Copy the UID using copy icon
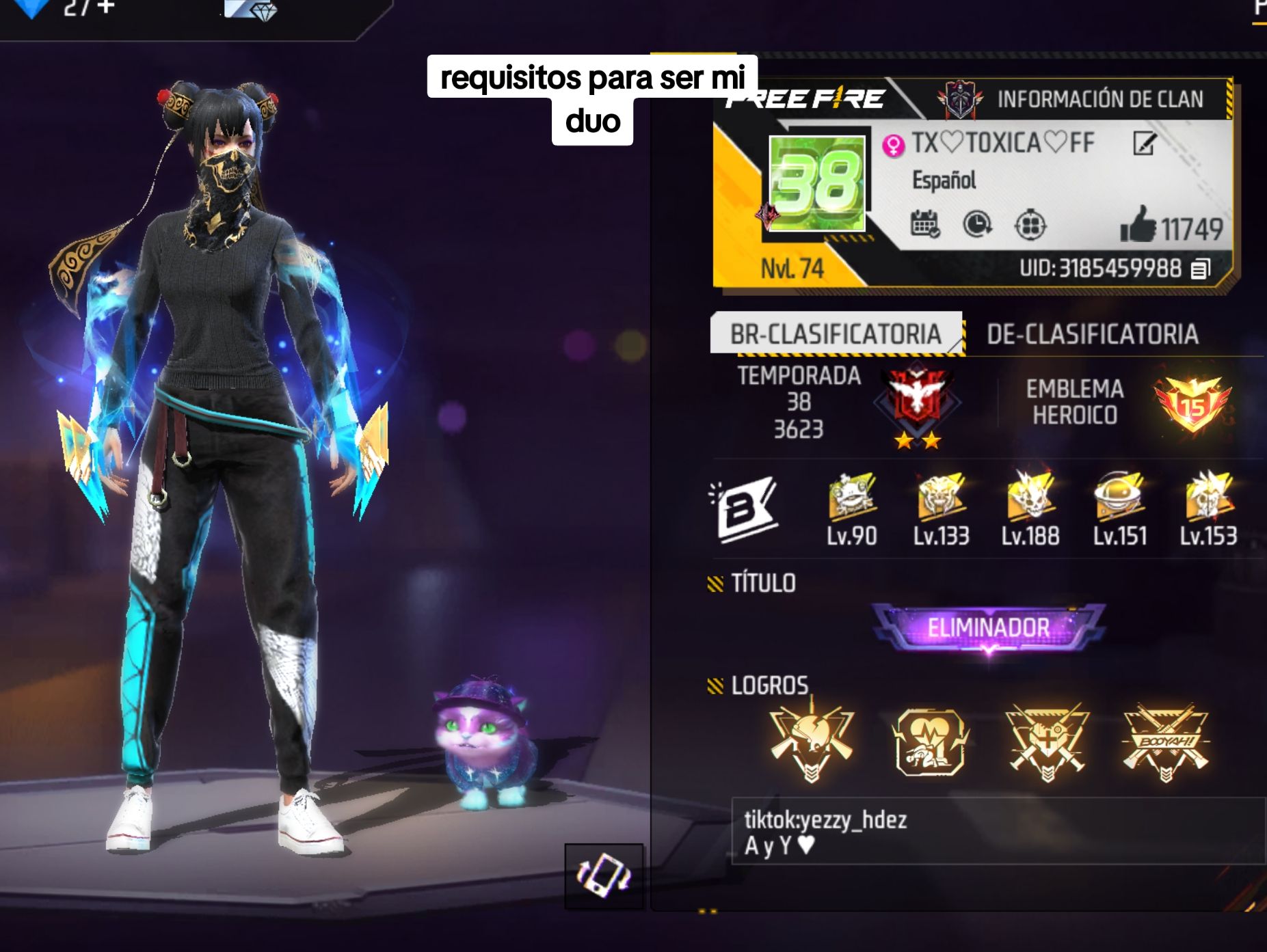 pos(1200,269)
